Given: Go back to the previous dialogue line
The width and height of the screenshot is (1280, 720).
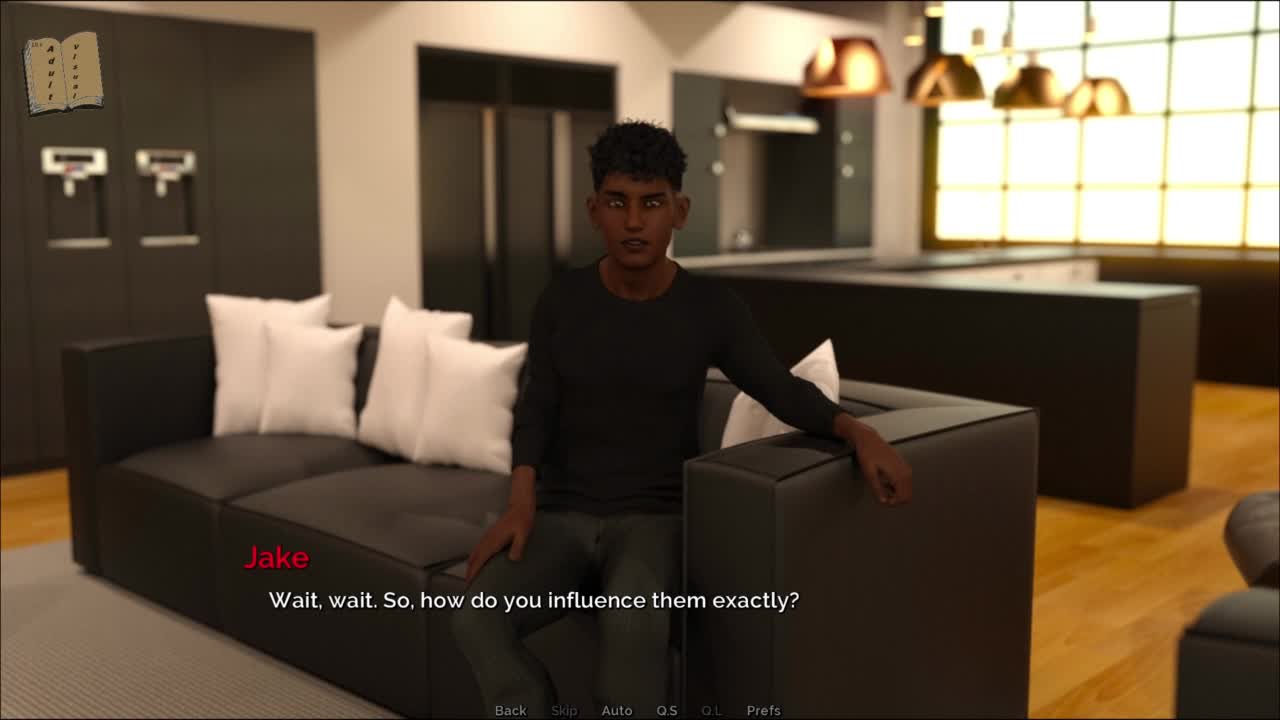Looking at the screenshot, I should [510, 710].
